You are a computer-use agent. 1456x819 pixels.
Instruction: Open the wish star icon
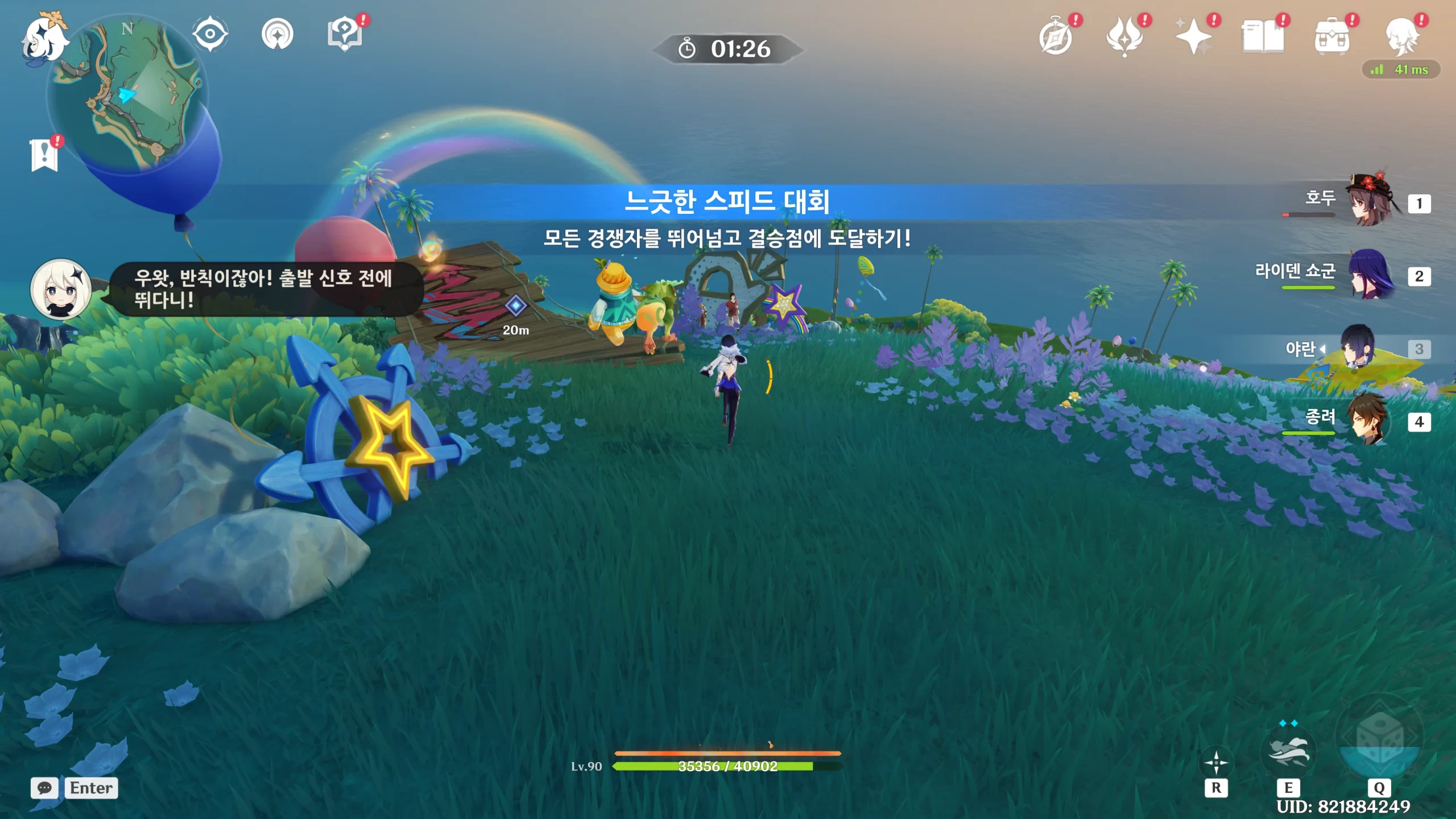[x=1193, y=38]
